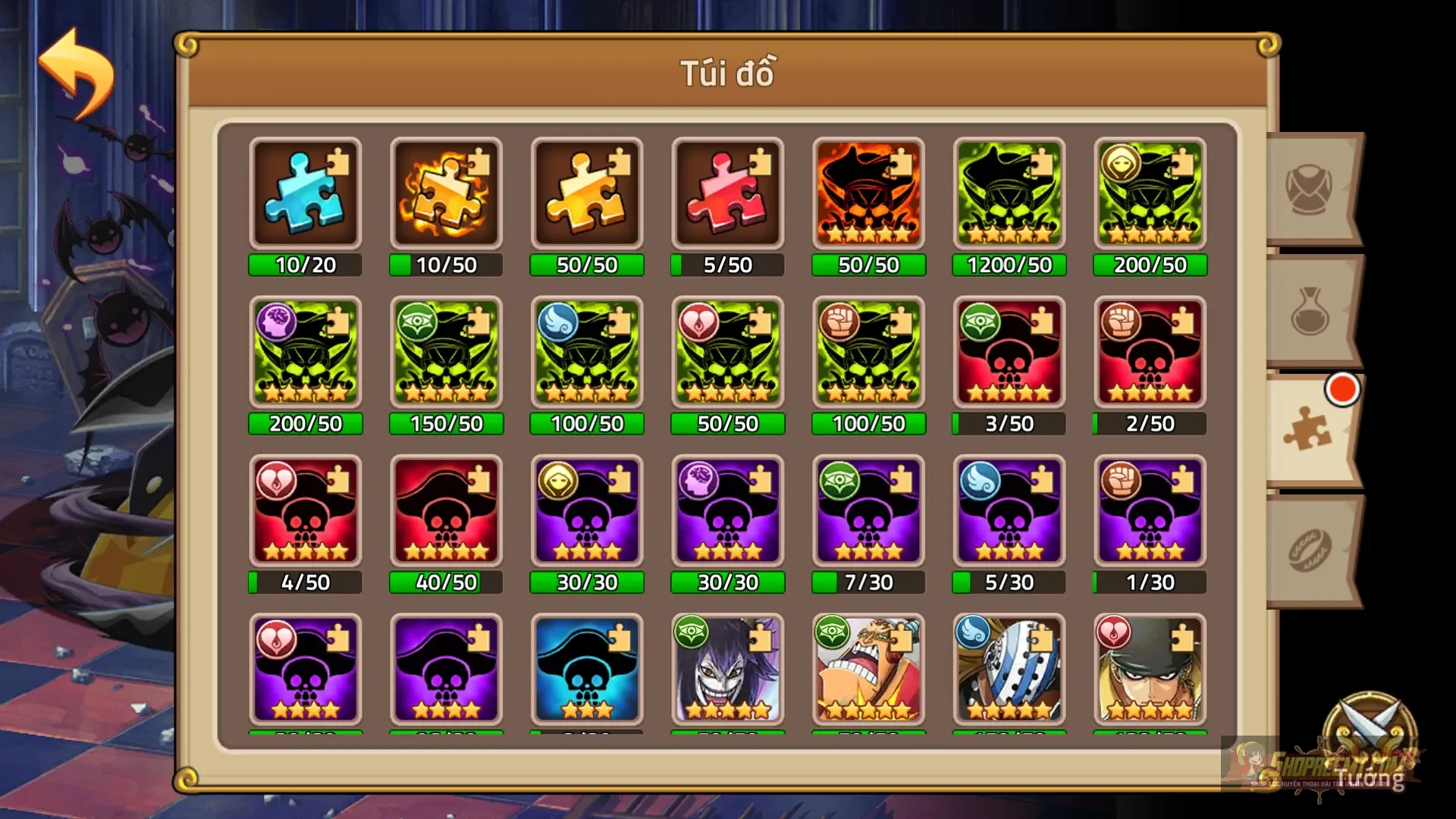Select the purple brain skull shard showing 200/50
Screen dimensions: 1456x819
point(305,353)
